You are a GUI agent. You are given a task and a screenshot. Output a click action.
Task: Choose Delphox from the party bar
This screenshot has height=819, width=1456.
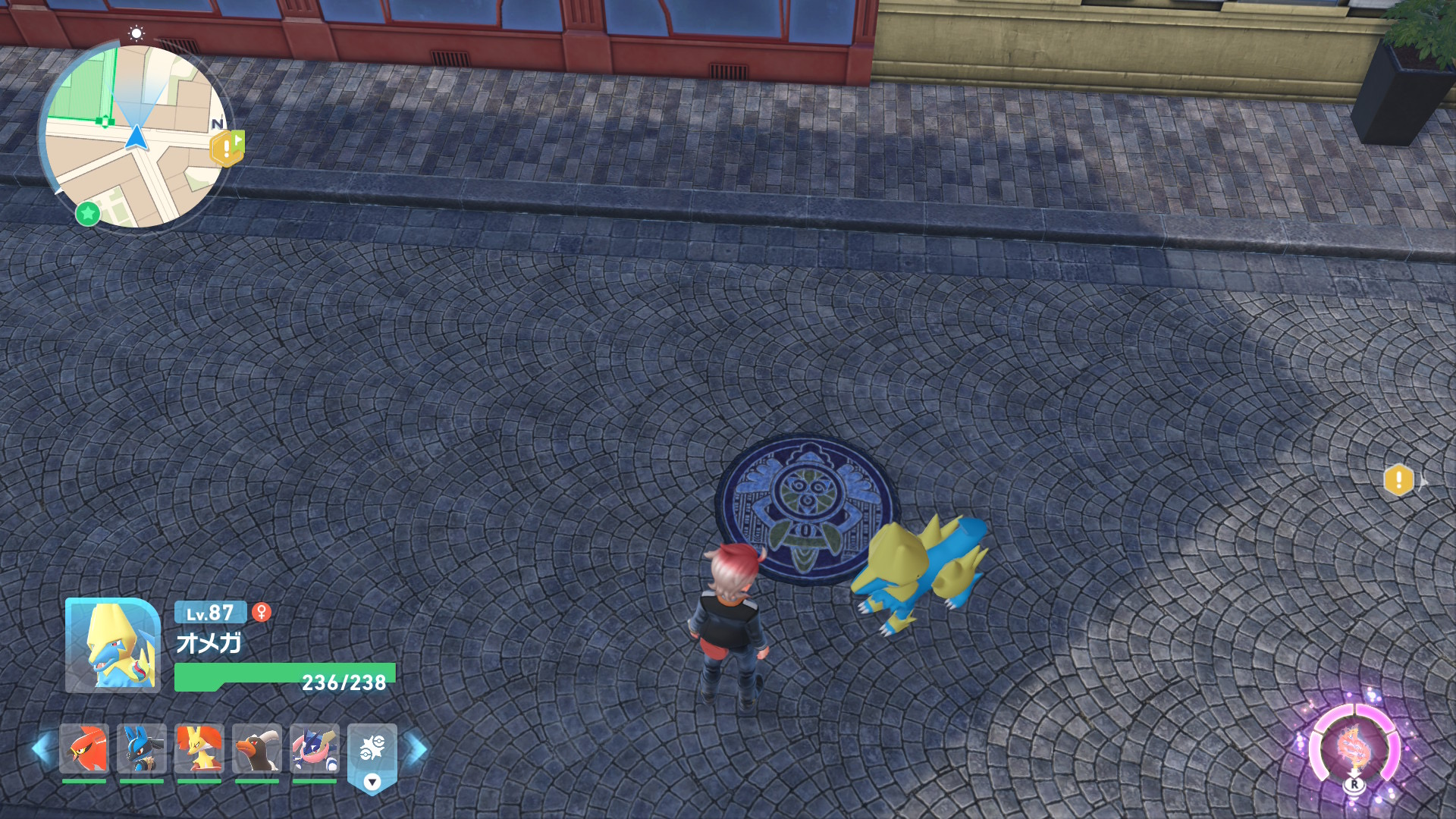[x=199, y=748]
